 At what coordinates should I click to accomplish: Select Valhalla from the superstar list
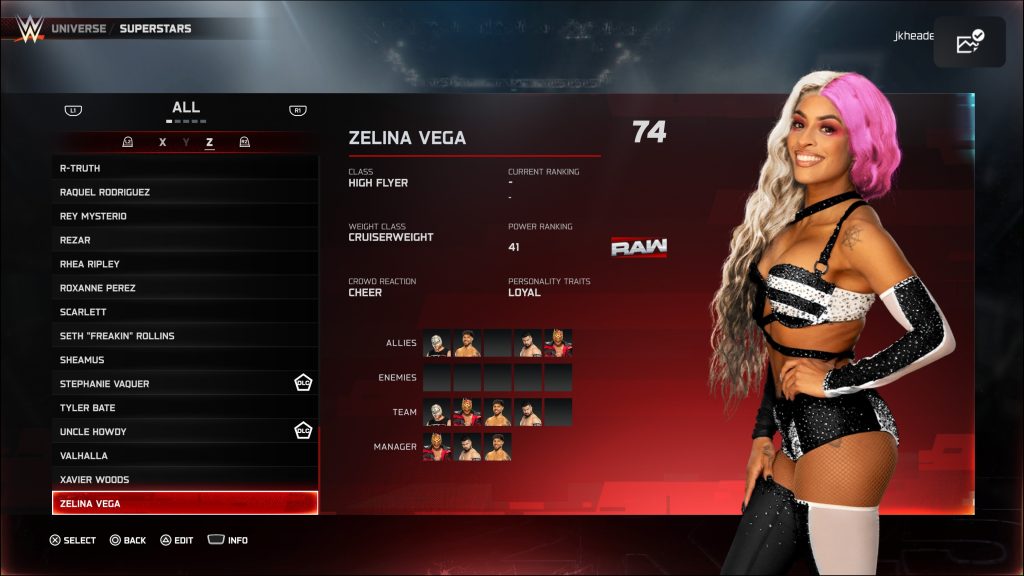tap(185, 456)
